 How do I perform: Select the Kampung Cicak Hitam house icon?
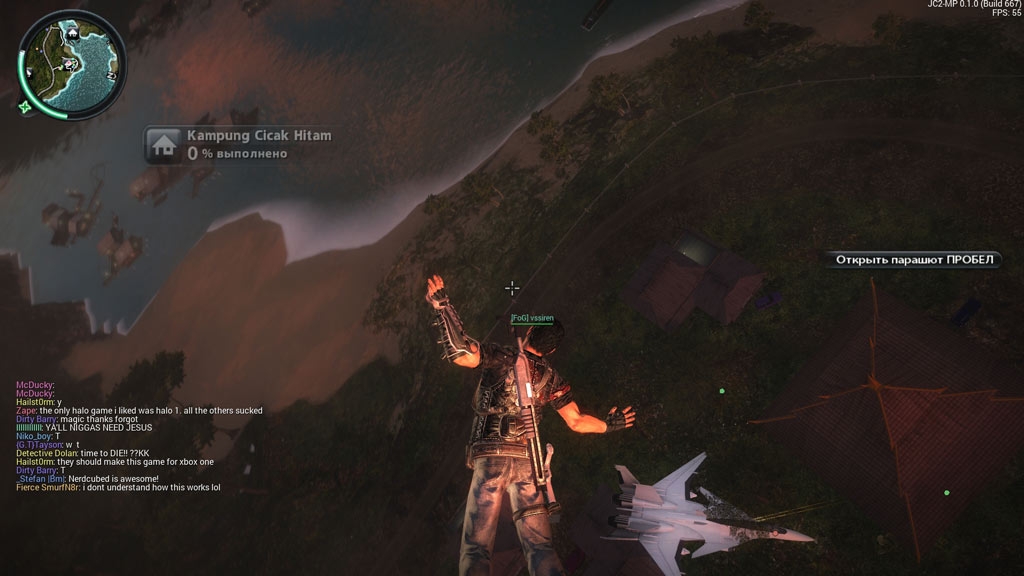pyautogui.click(x=163, y=145)
